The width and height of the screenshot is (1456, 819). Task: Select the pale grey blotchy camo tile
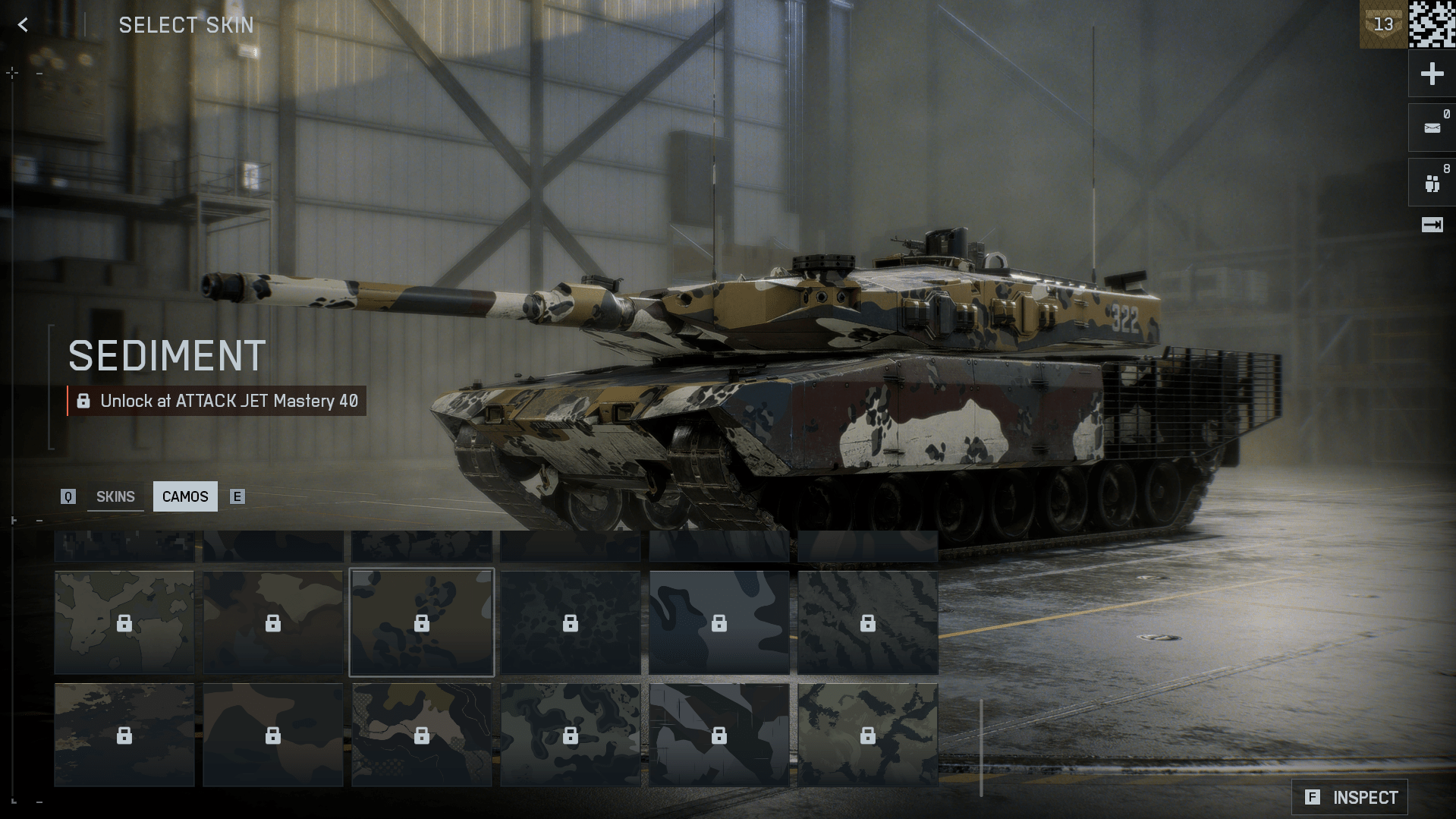(124, 622)
